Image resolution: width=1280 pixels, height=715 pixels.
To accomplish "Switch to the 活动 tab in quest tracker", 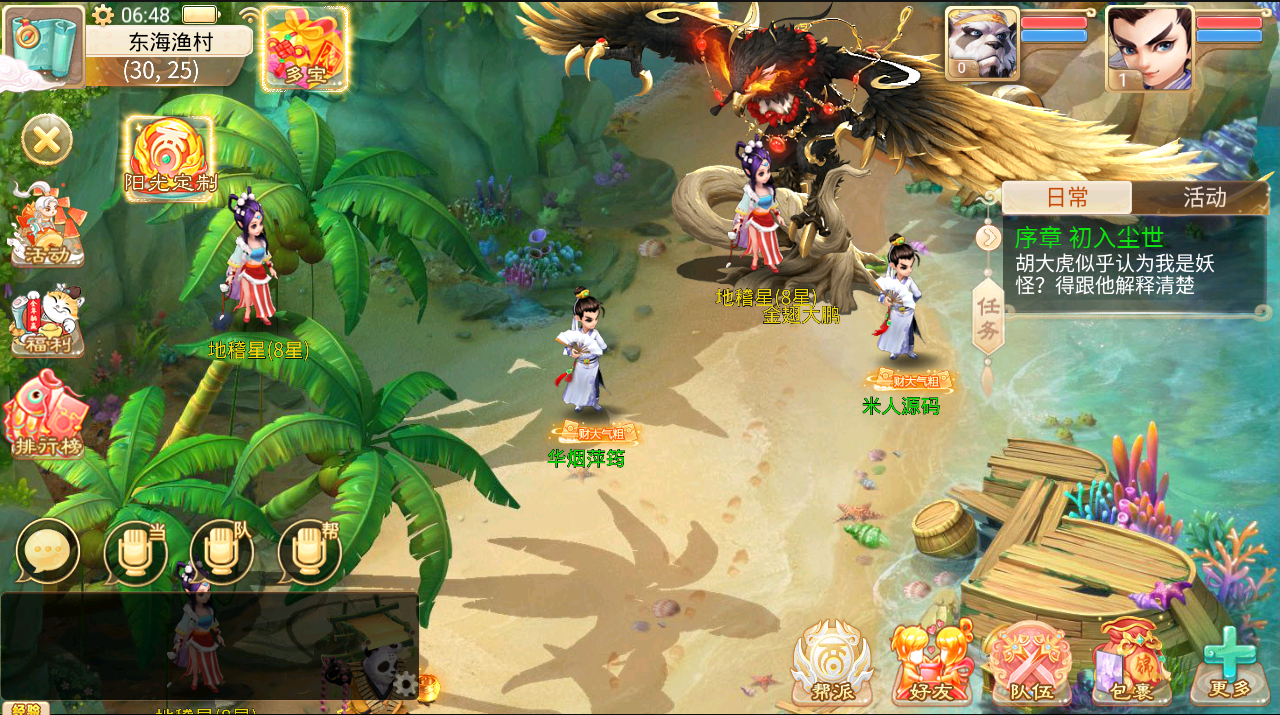I will click(1203, 197).
